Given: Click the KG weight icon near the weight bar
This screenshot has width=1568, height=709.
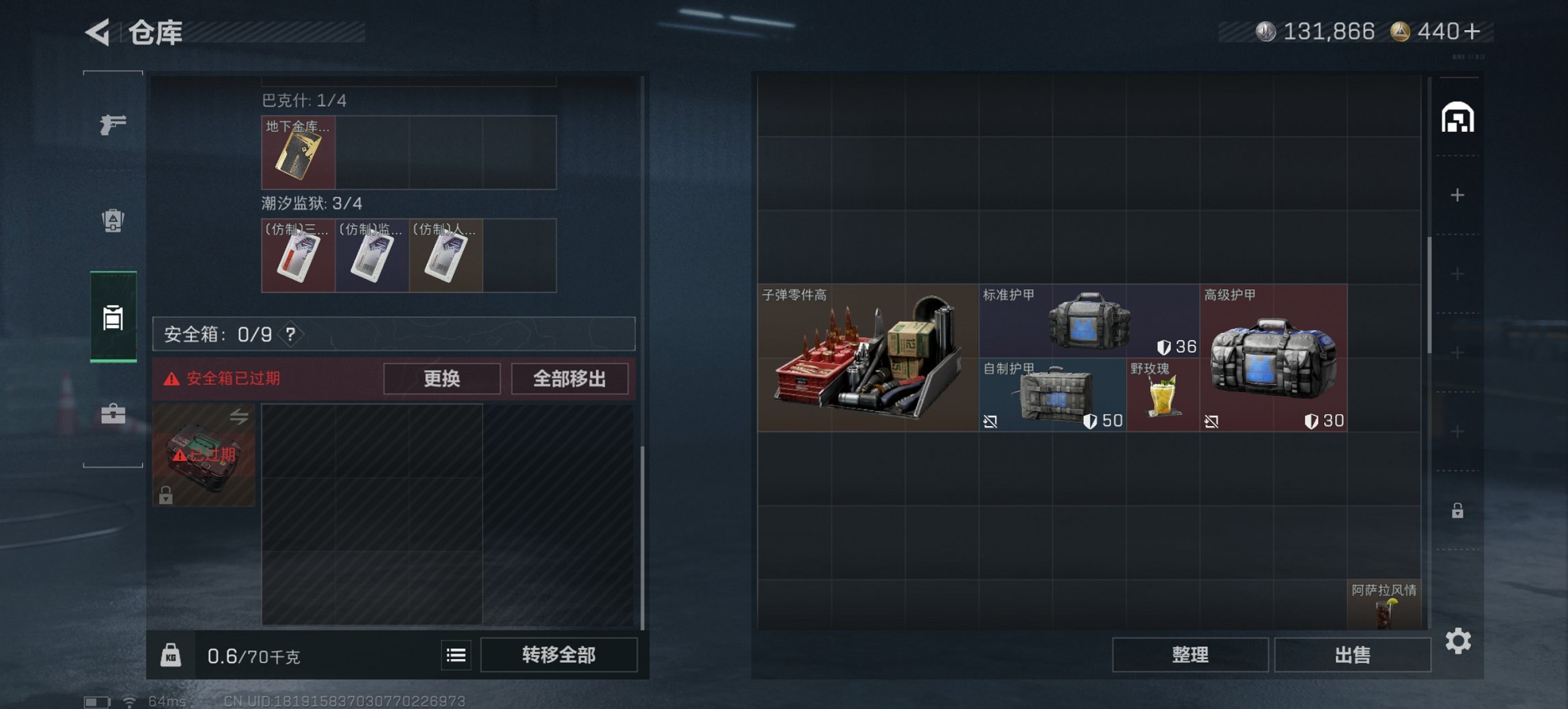Looking at the screenshot, I should (x=172, y=654).
